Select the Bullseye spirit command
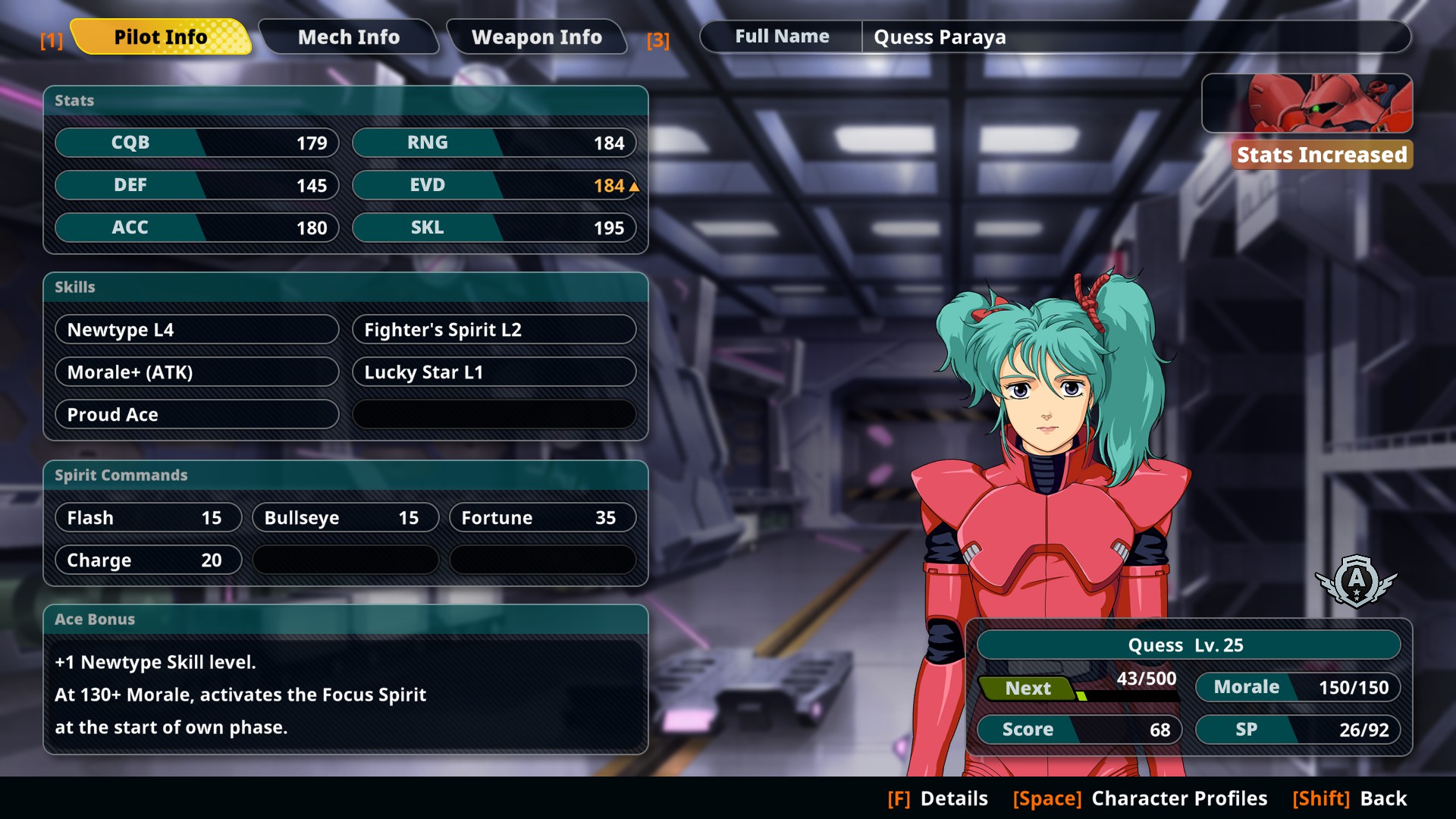 [x=345, y=518]
